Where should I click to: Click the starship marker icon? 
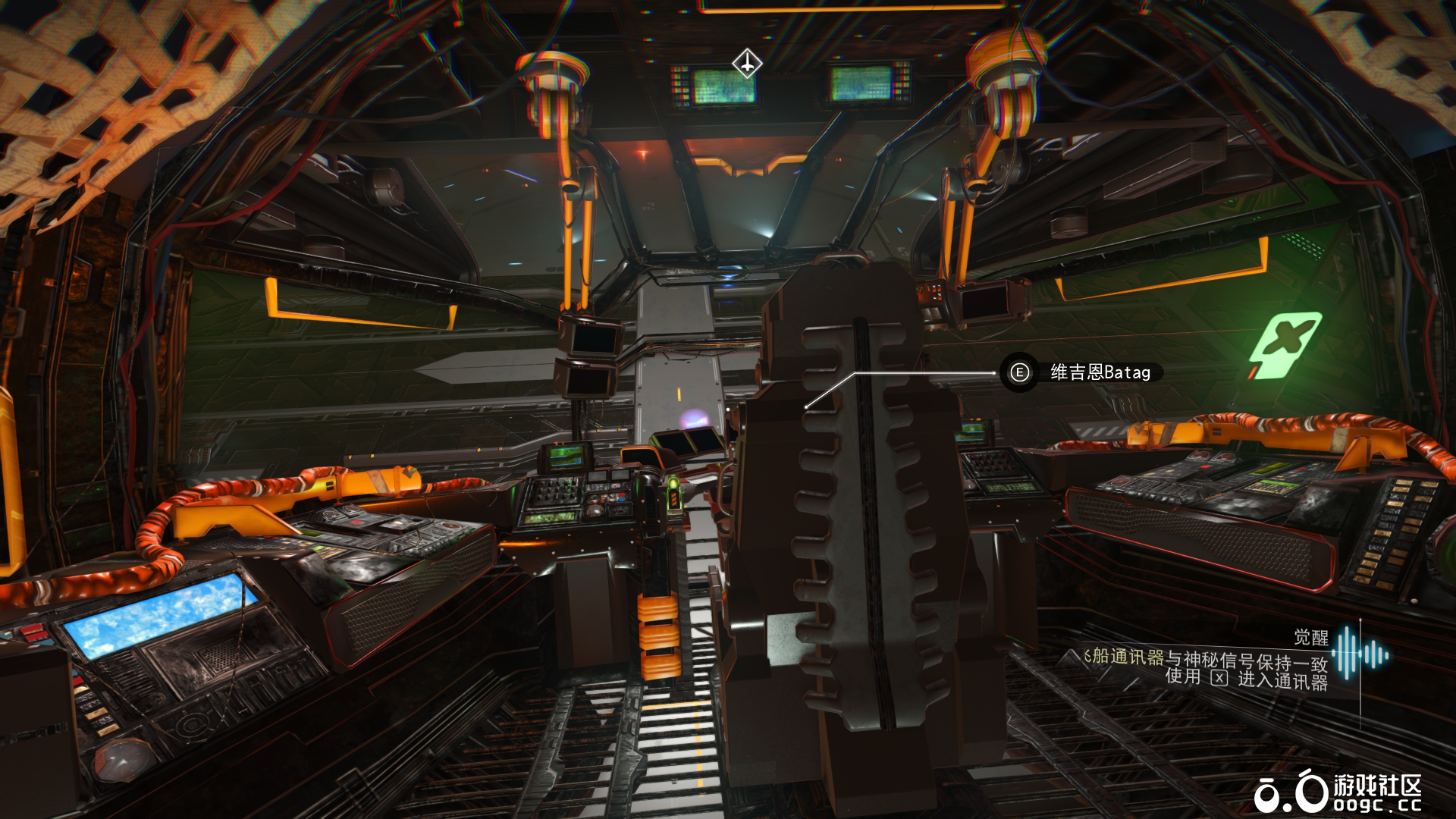coord(747,64)
